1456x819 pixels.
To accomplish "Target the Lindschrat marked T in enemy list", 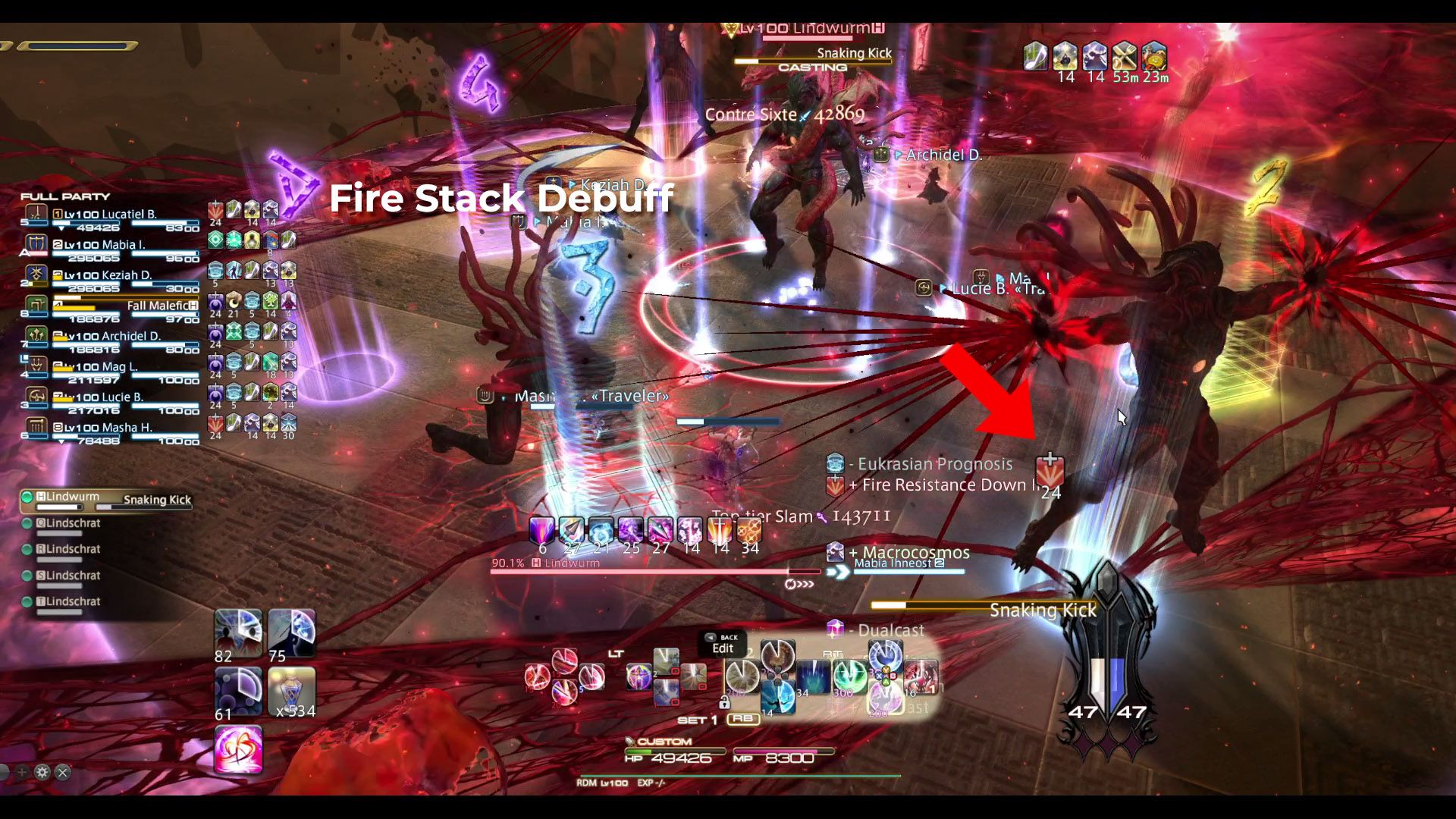I will (x=74, y=601).
